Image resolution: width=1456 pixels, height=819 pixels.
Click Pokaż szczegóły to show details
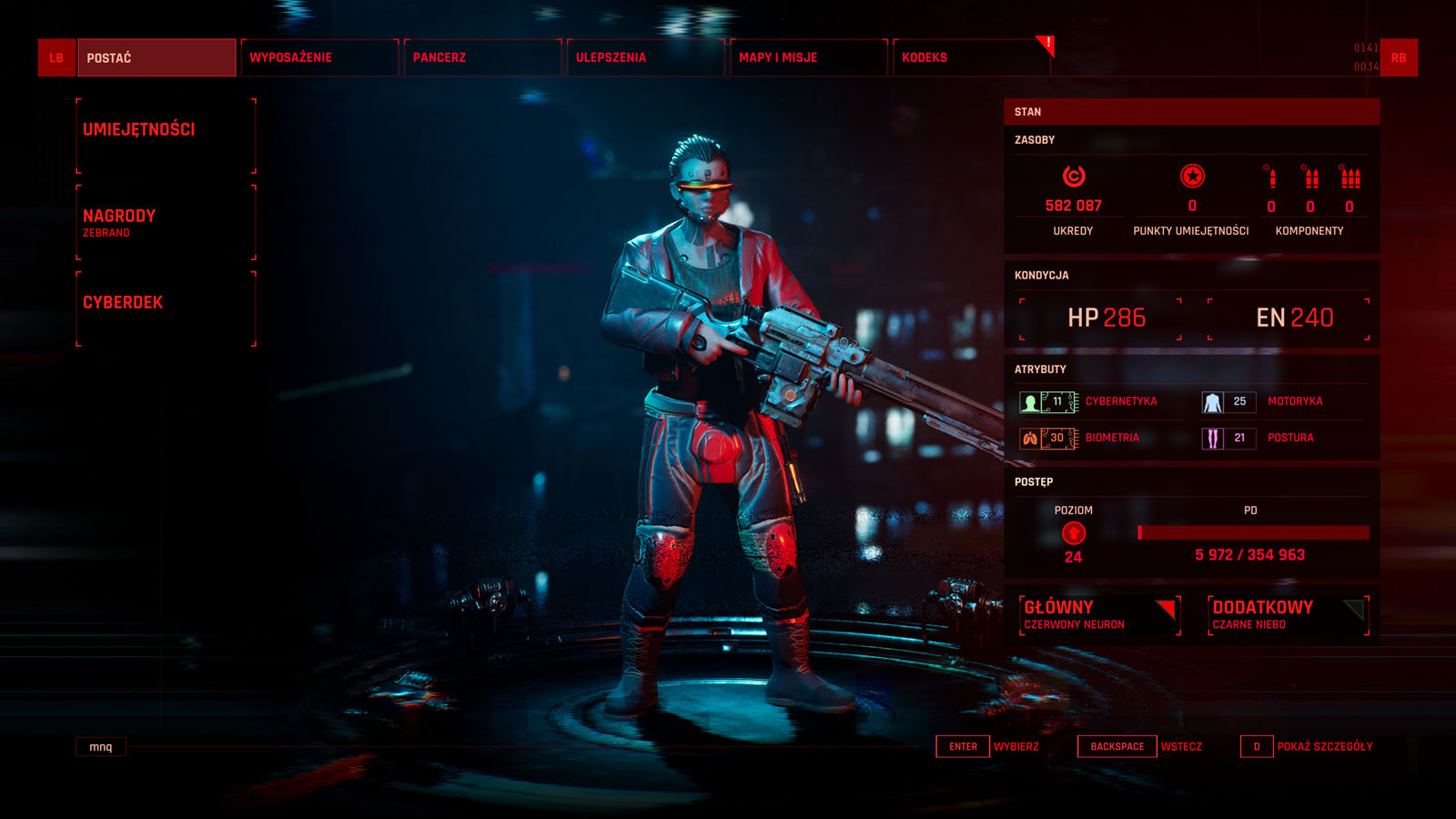pyautogui.click(x=1308, y=746)
